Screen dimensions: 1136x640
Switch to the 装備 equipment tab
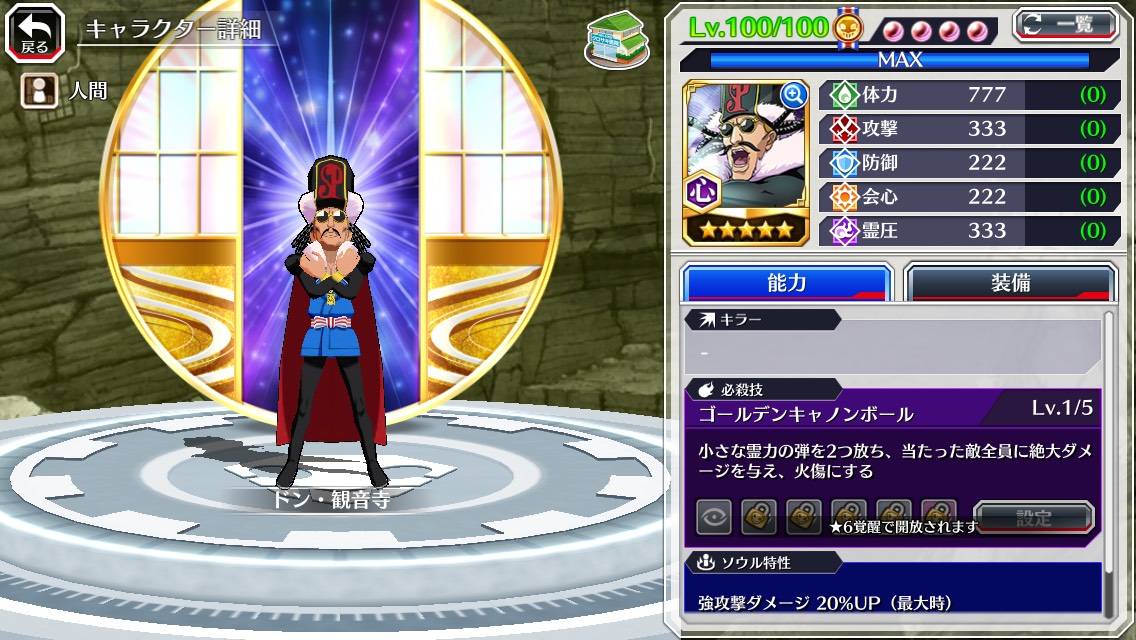[1009, 283]
